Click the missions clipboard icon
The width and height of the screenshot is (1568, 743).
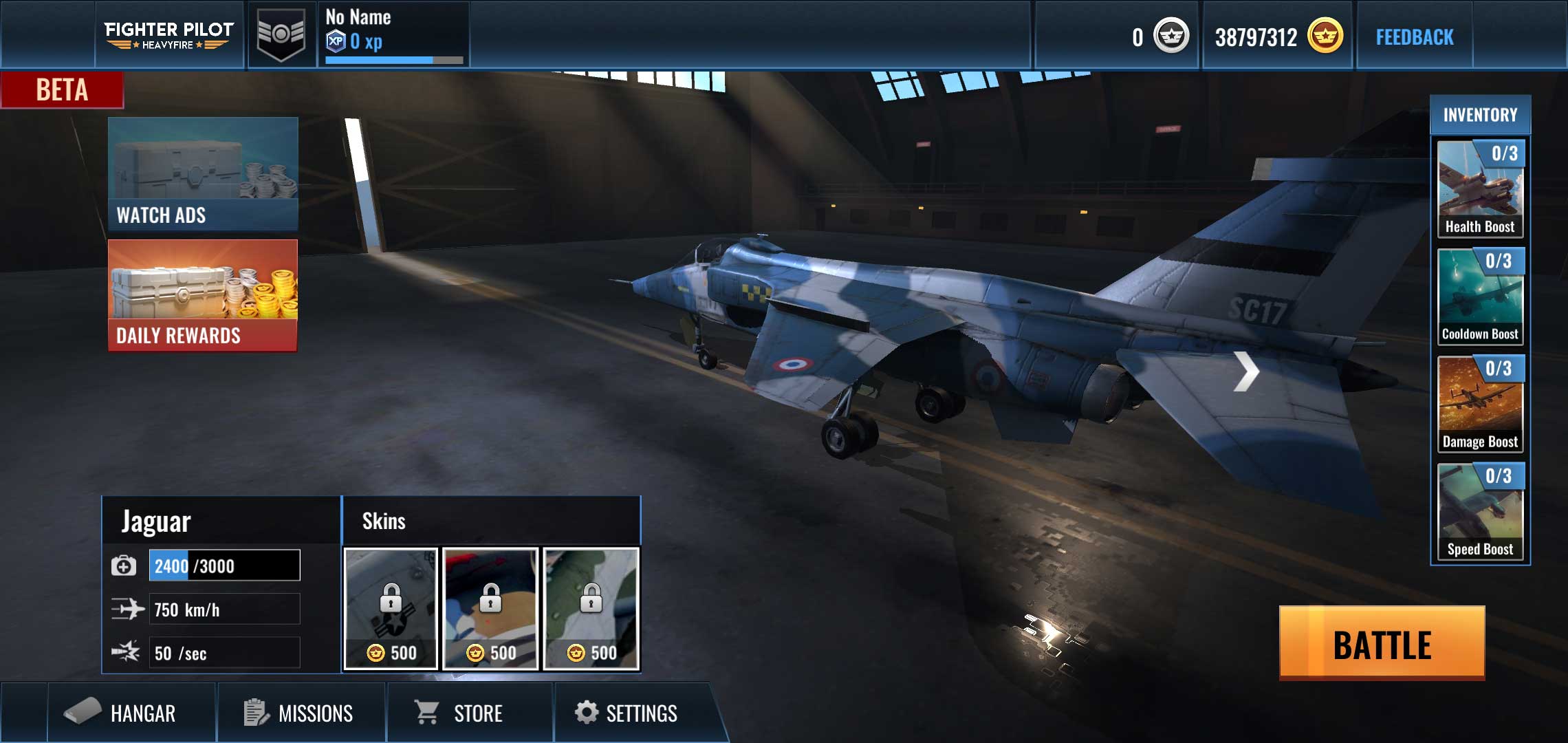(x=254, y=713)
